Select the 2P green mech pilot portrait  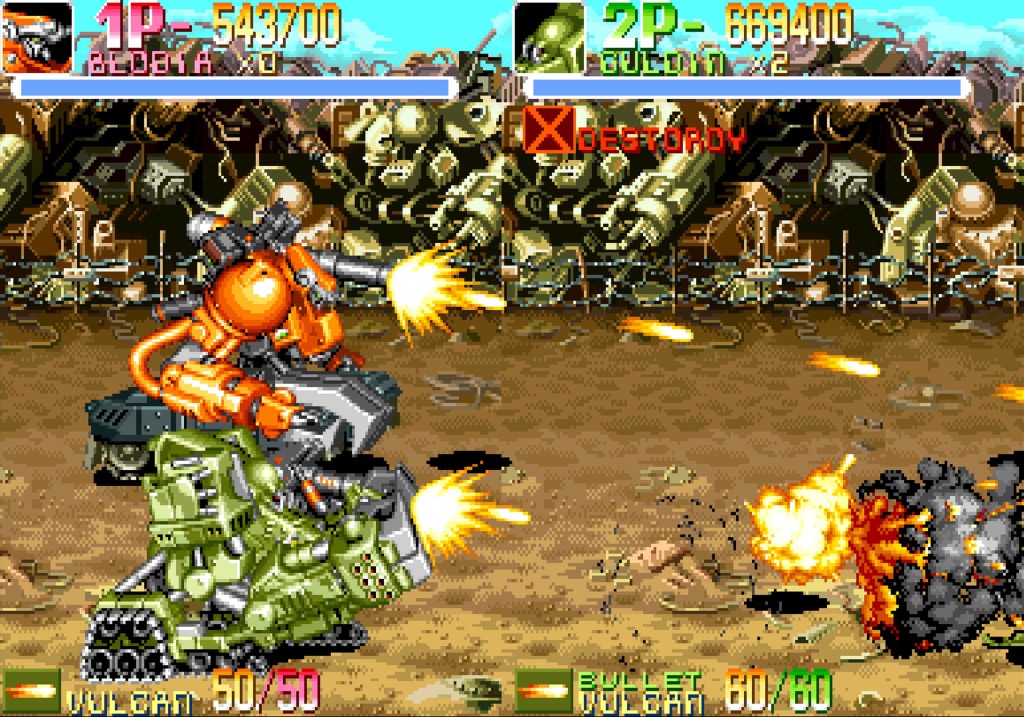[549, 37]
